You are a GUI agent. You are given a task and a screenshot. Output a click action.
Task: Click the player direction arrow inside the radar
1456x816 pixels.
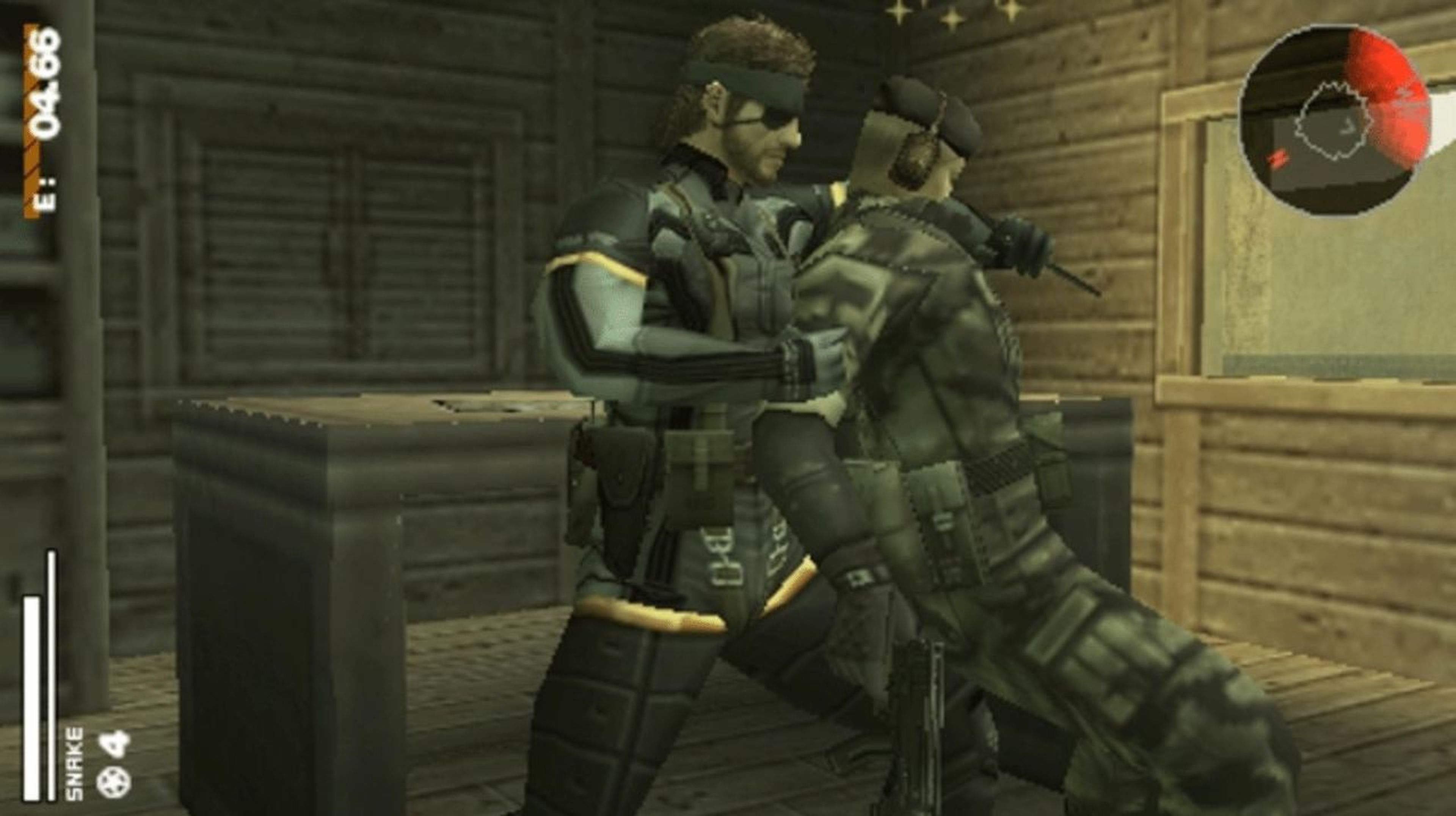pos(1346,128)
